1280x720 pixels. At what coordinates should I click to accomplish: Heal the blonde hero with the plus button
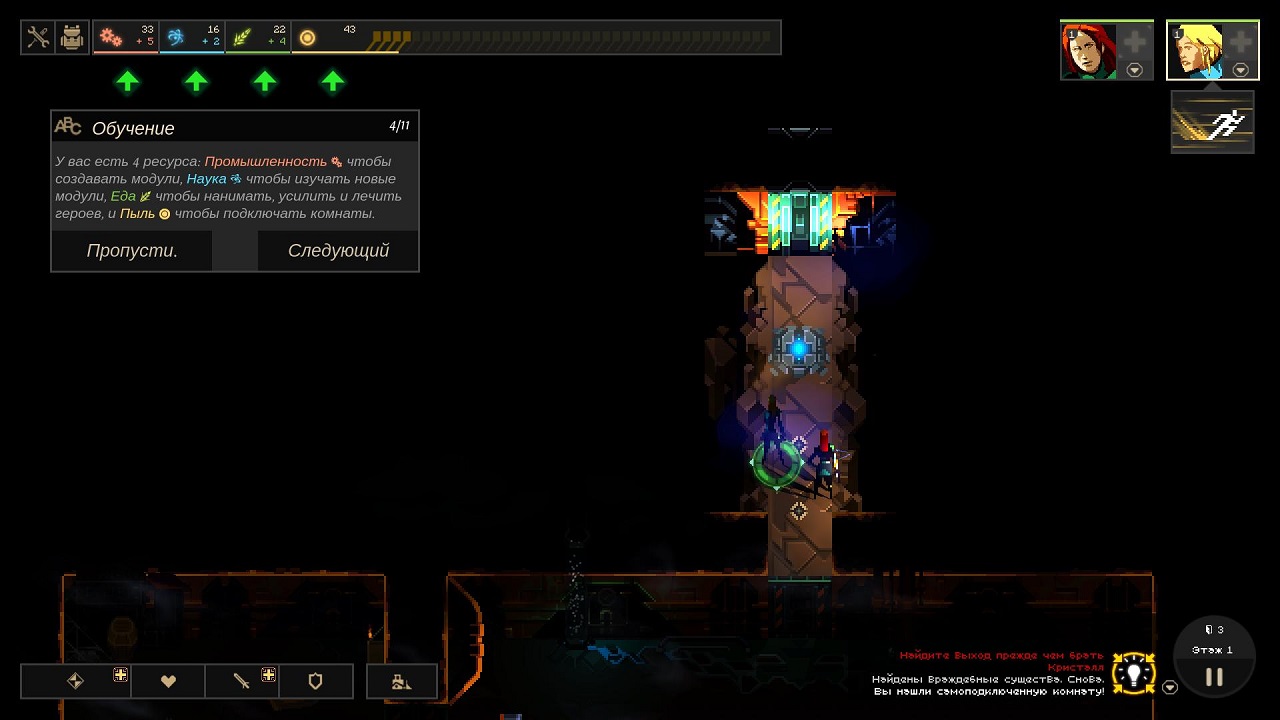[x=1240, y=43]
